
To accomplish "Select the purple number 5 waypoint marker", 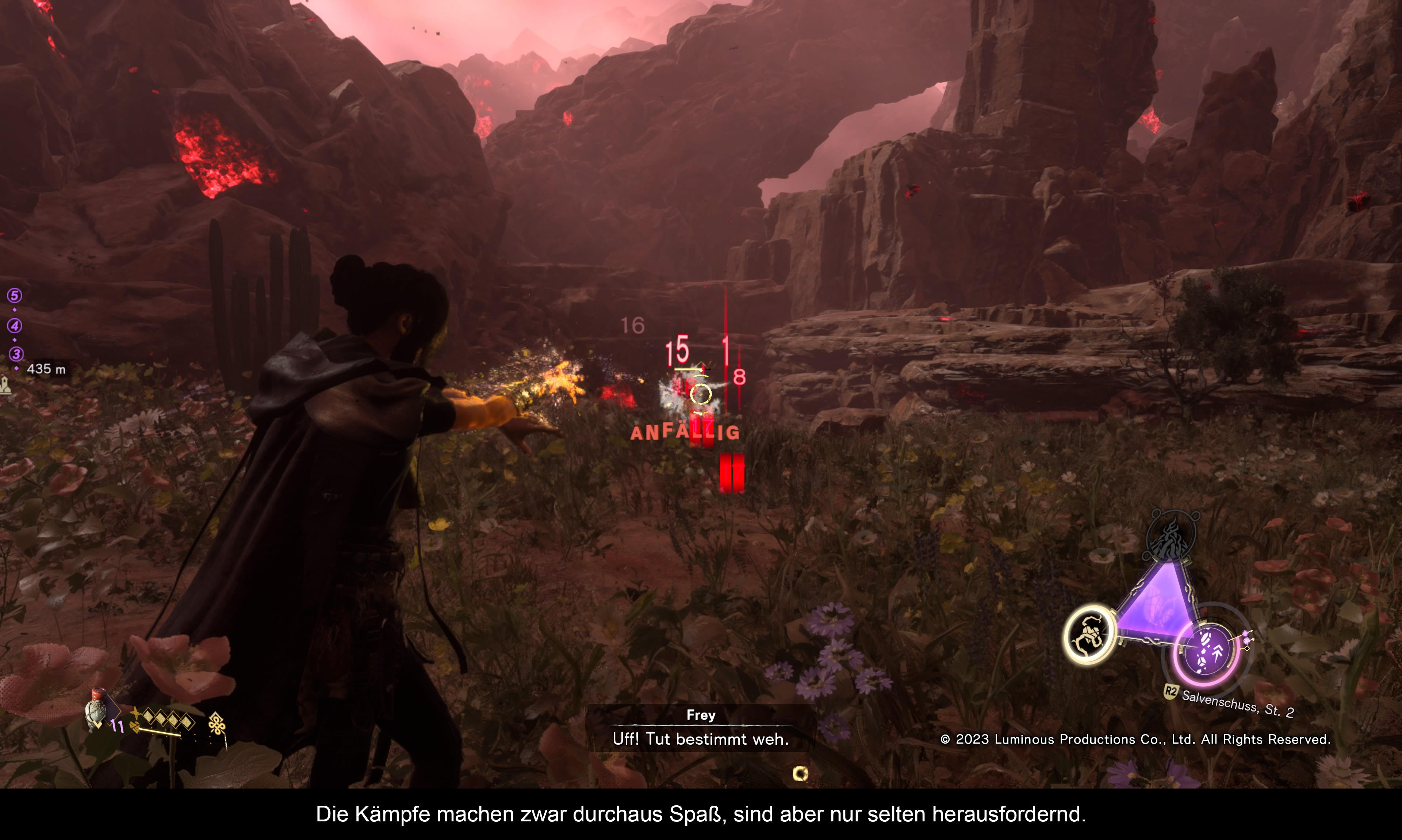I will coord(15,295).
